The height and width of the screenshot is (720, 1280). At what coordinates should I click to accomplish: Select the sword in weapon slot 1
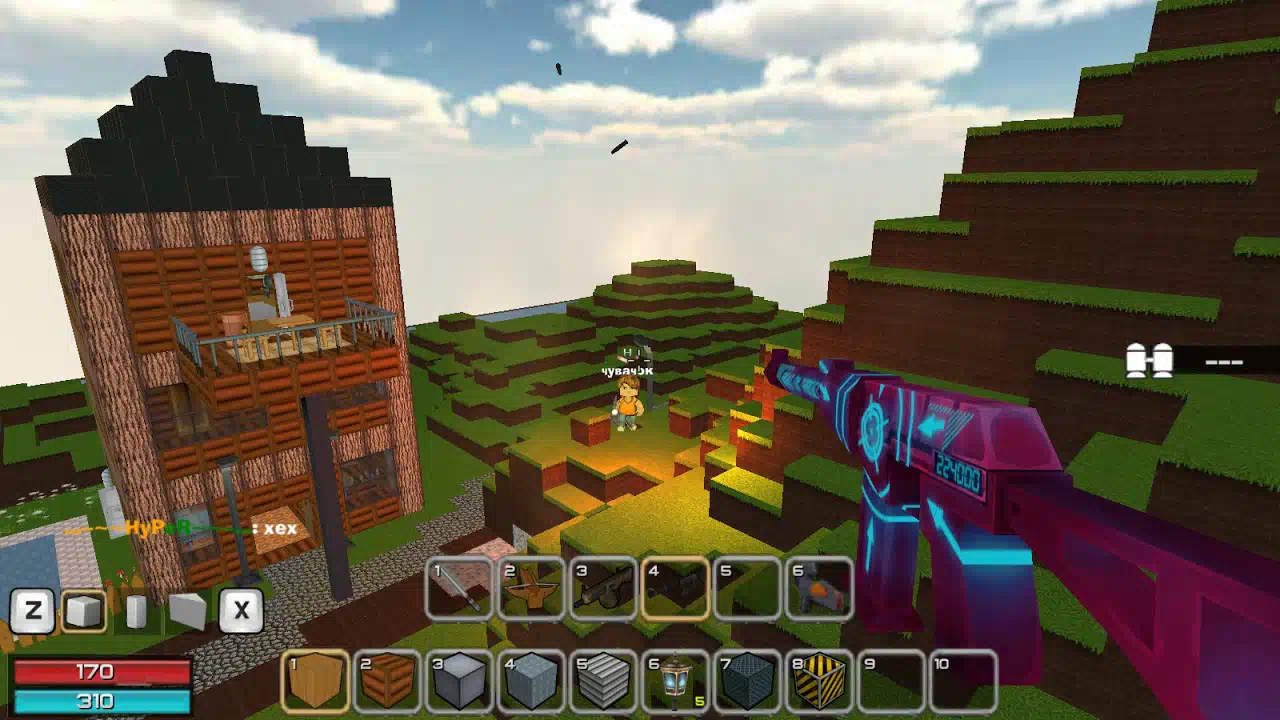click(x=460, y=587)
